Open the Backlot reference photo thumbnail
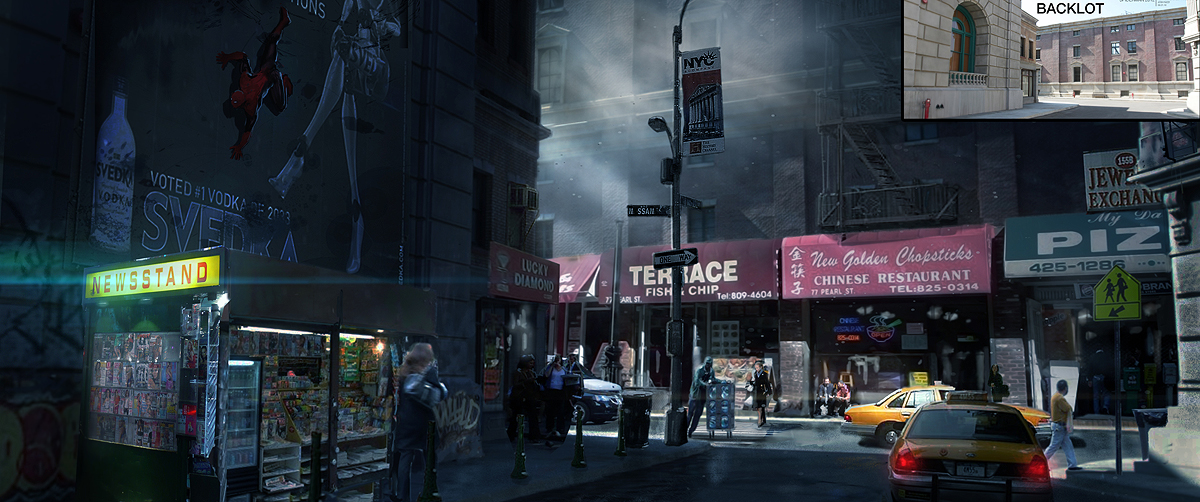The height and width of the screenshot is (502, 1200). coord(1050,62)
